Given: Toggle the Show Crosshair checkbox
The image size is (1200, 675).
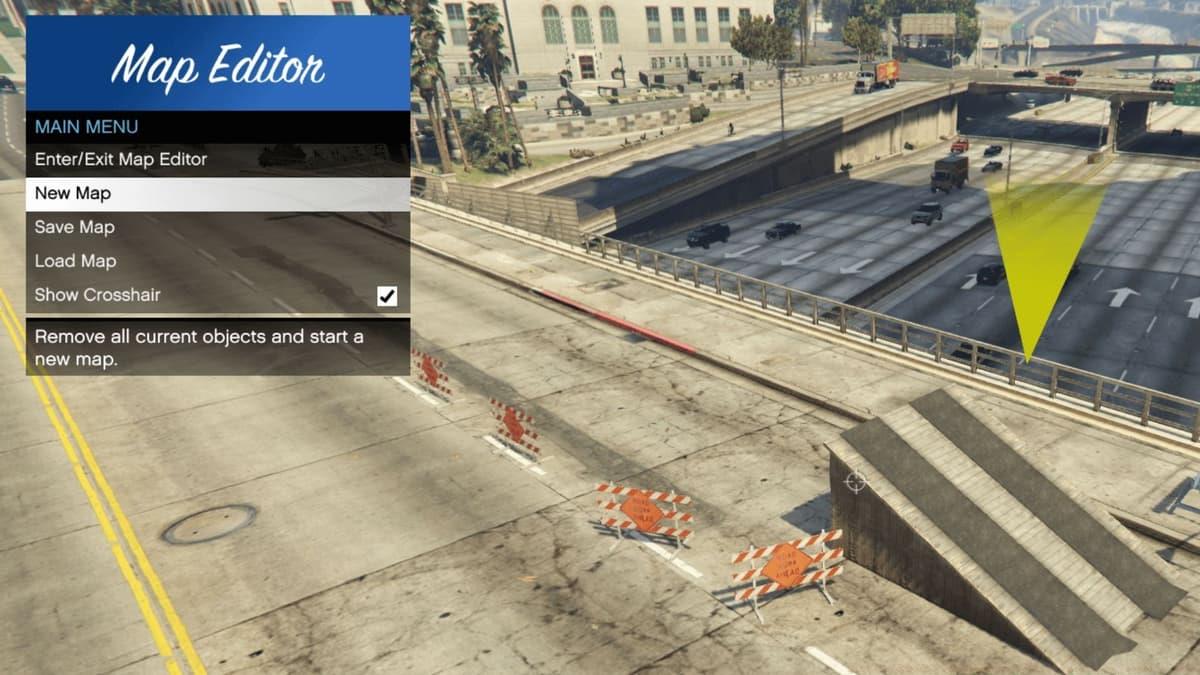Looking at the screenshot, I should (x=387, y=296).
